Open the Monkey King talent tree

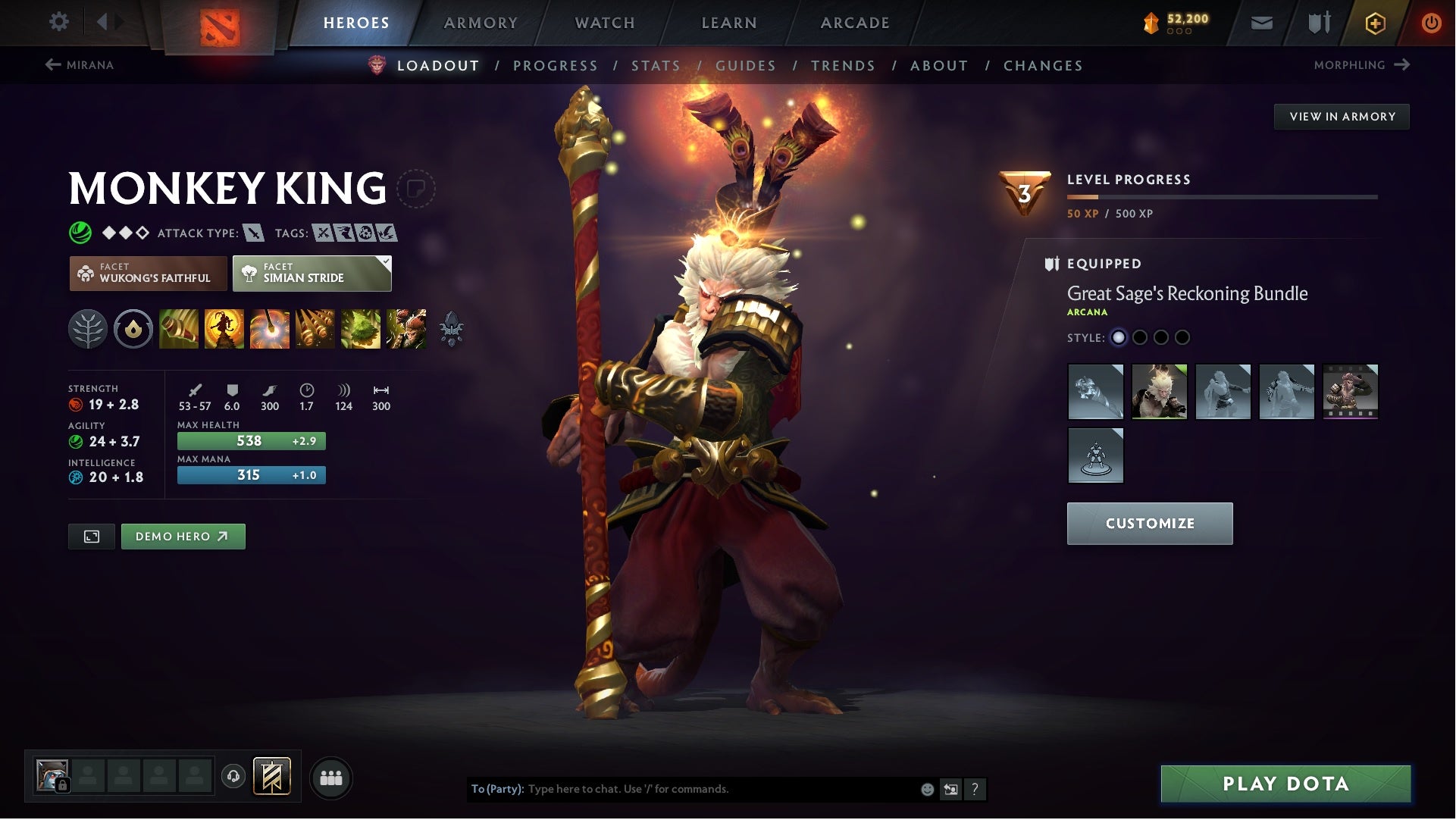pyautogui.click(x=89, y=329)
